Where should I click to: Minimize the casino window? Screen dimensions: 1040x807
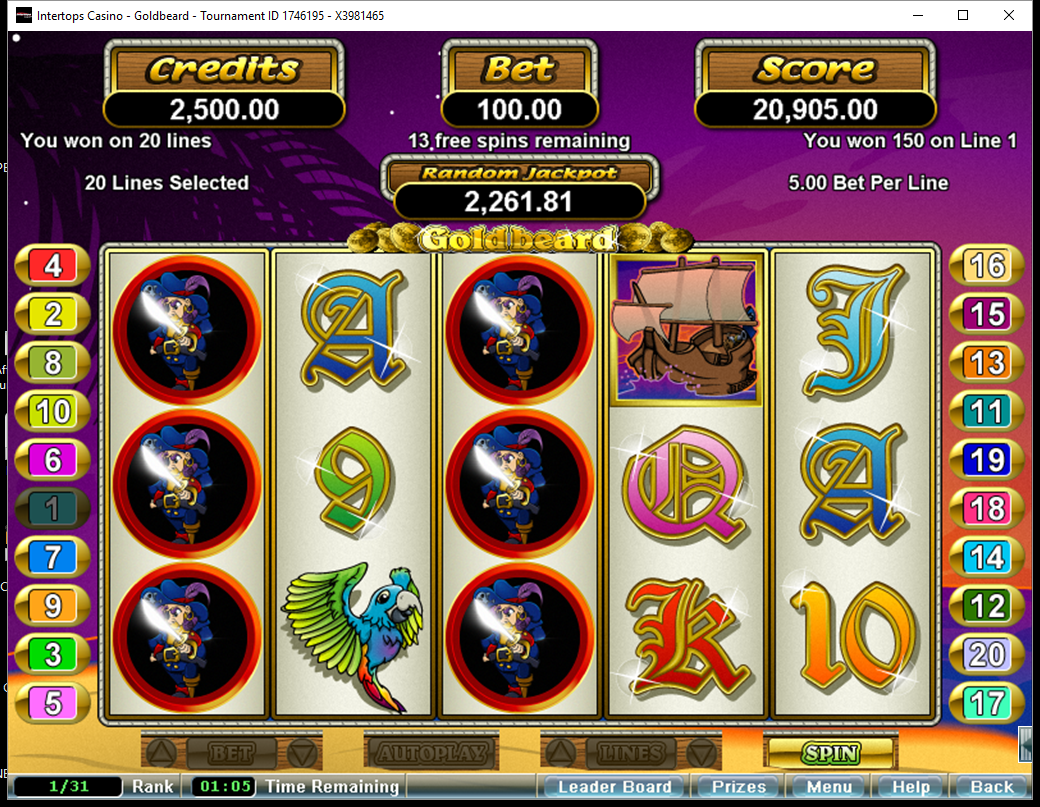[917, 15]
